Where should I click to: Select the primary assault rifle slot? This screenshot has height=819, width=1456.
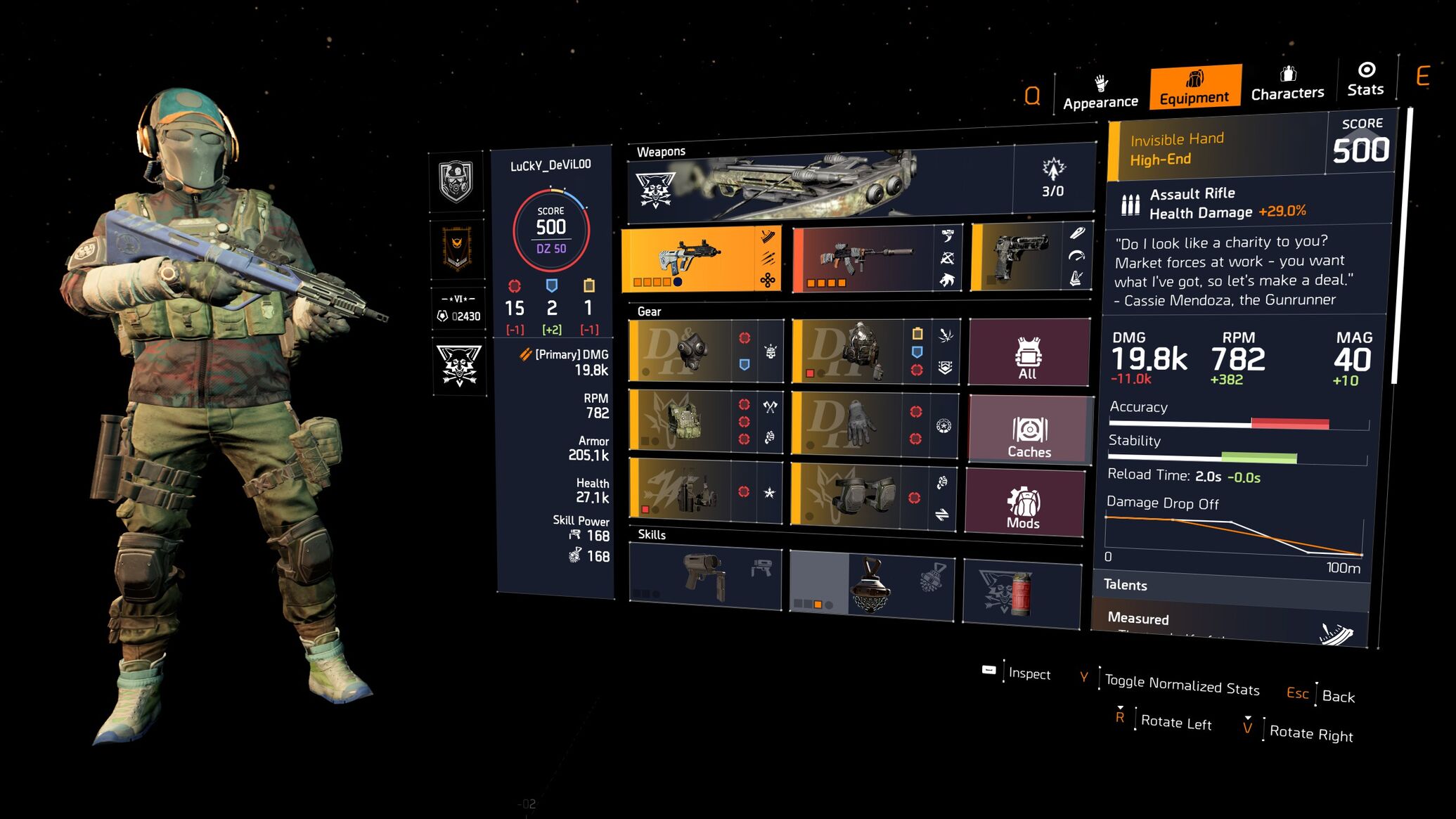pyautogui.click(x=701, y=259)
